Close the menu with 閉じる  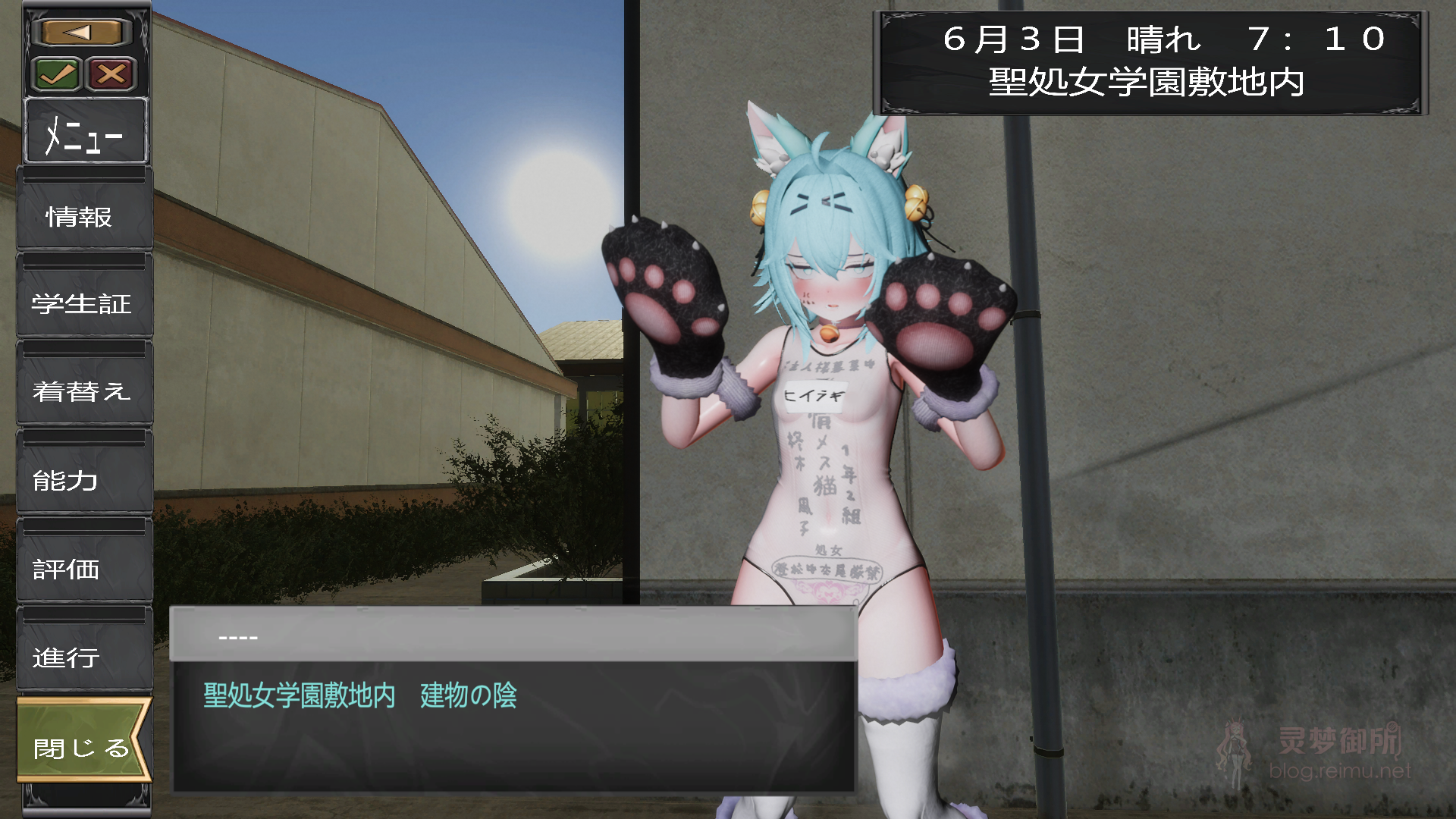pos(82,747)
